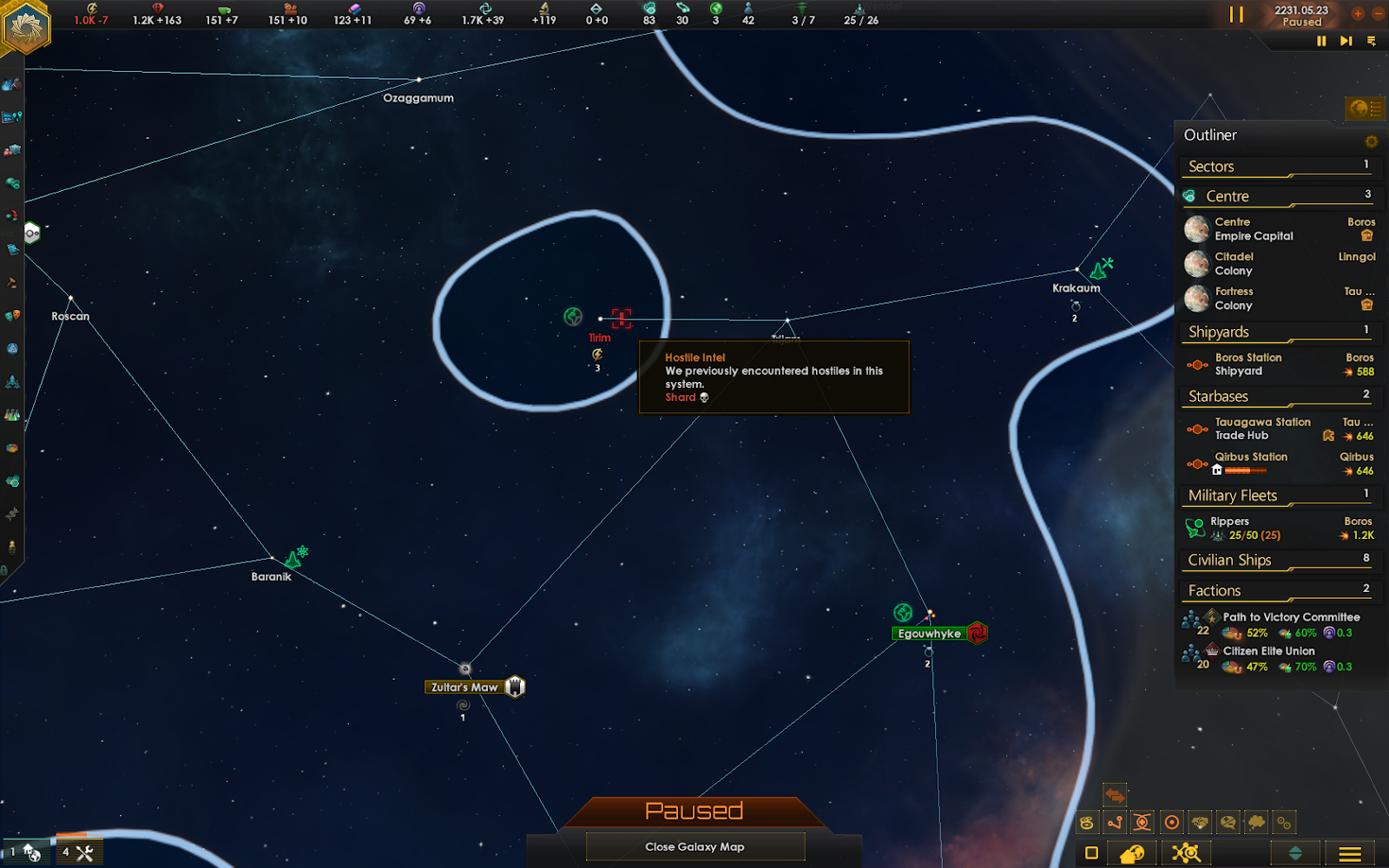Close the galaxy map

coord(694,846)
